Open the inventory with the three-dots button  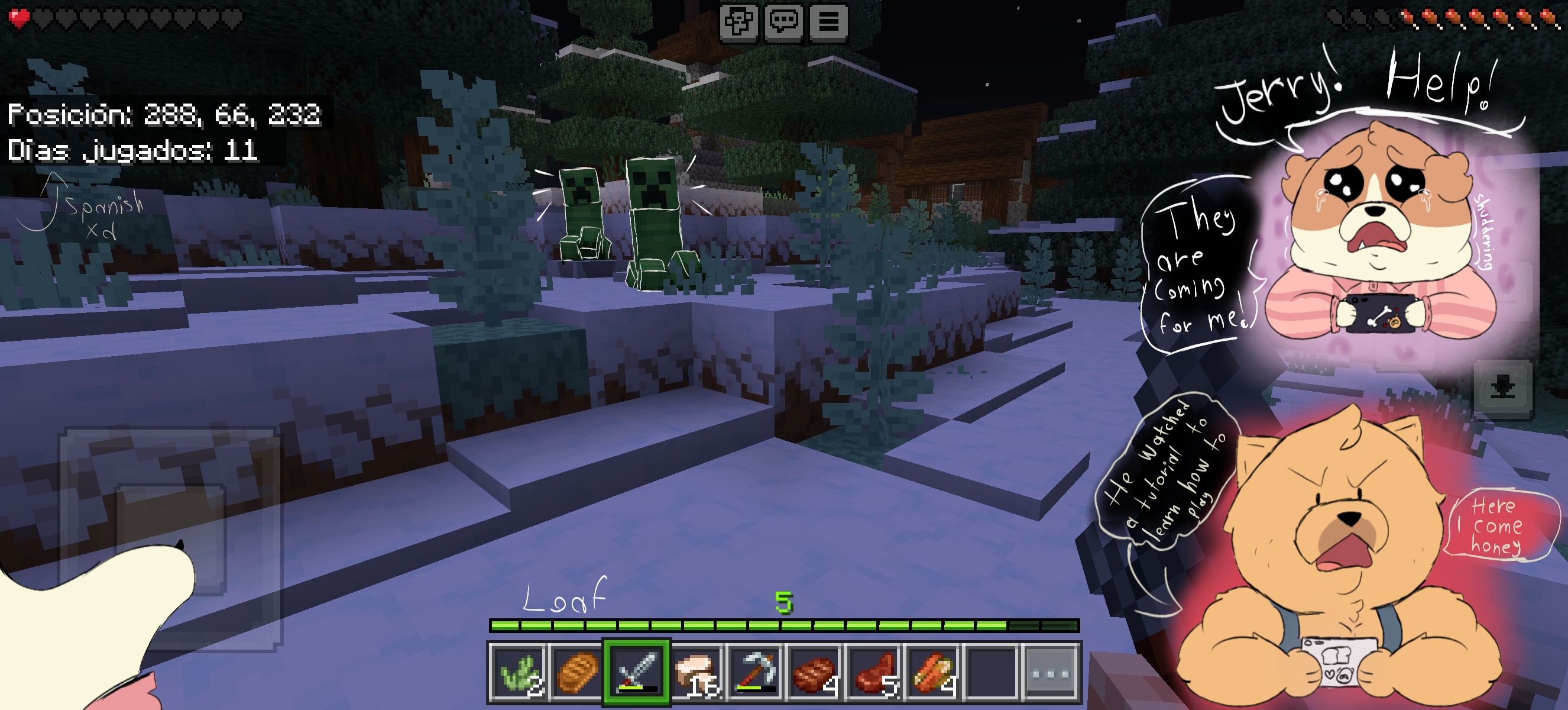pos(1051,673)
